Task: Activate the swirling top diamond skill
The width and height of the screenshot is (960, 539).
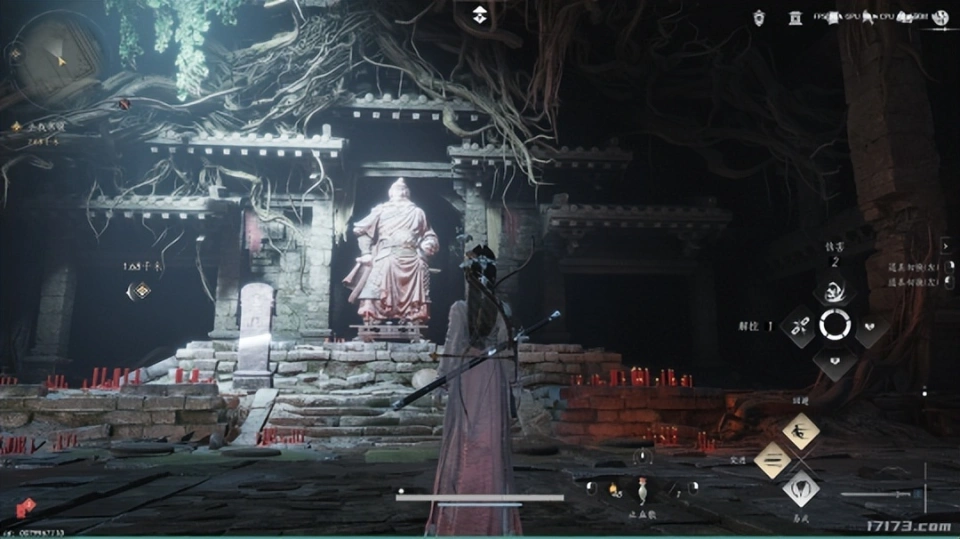Action: tap(833, 291)
